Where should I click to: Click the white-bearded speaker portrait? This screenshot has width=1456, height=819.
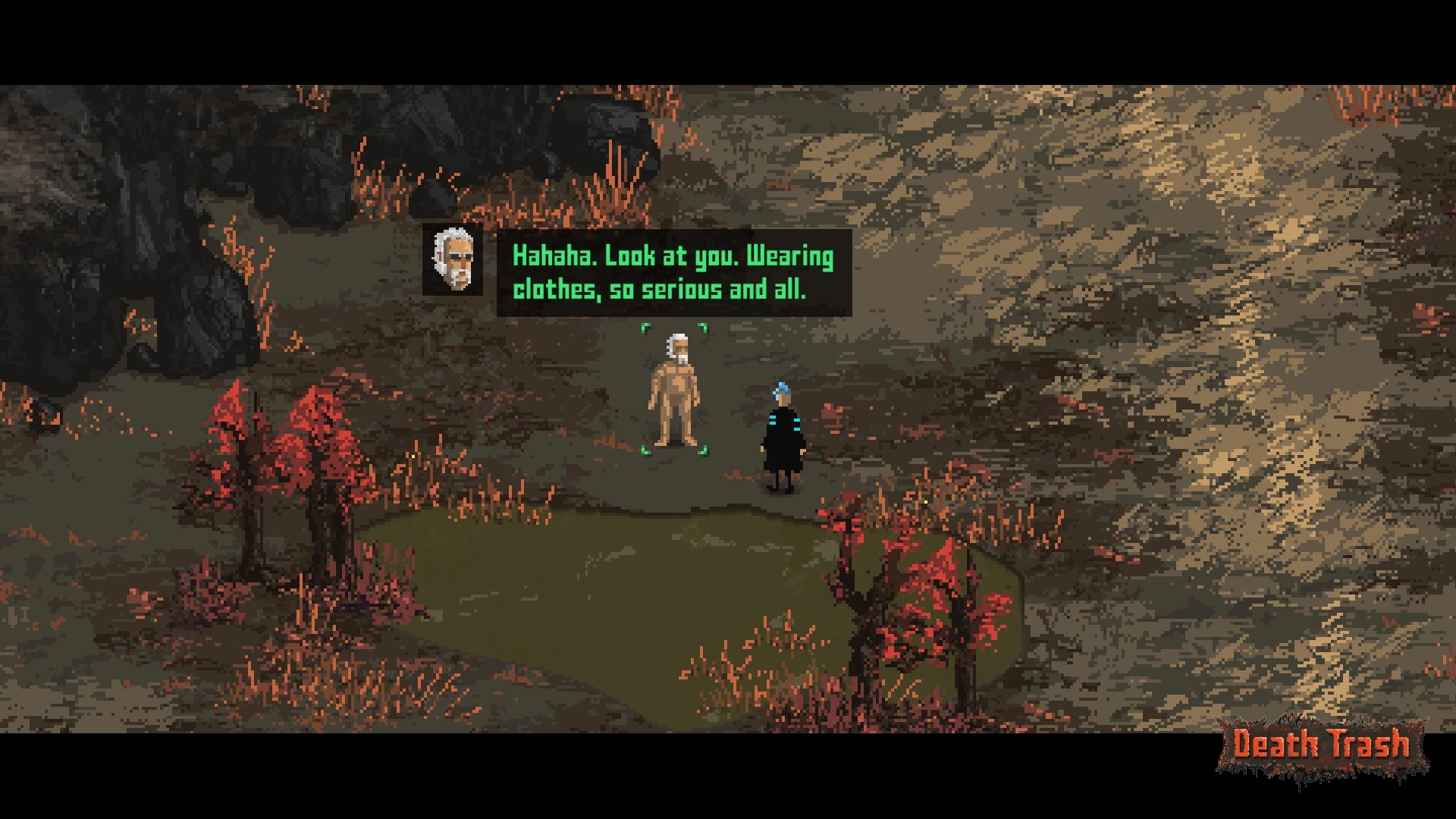pyautogui.click(x=453, y=259)
